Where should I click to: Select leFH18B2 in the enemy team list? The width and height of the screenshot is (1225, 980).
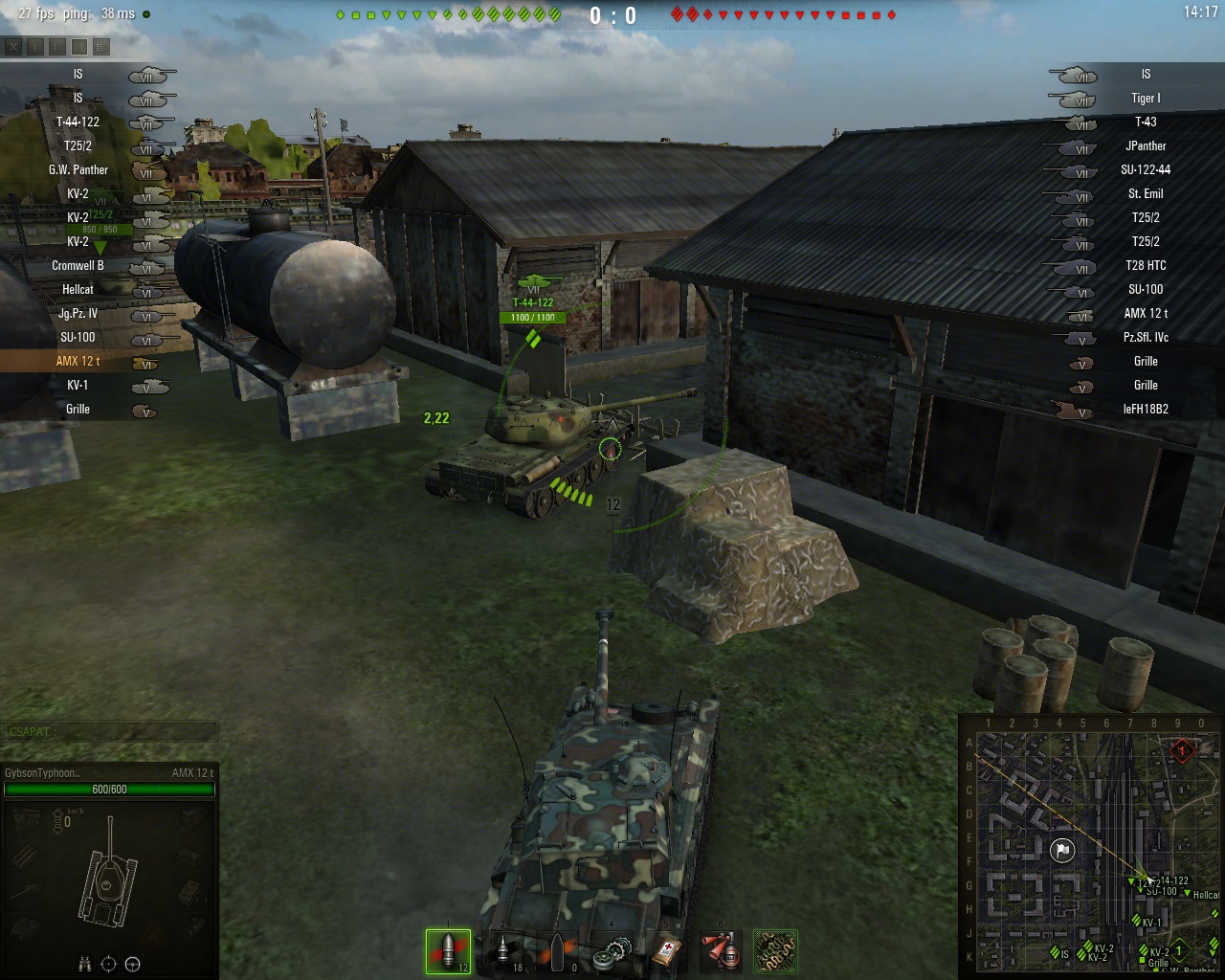[1146, 409]
